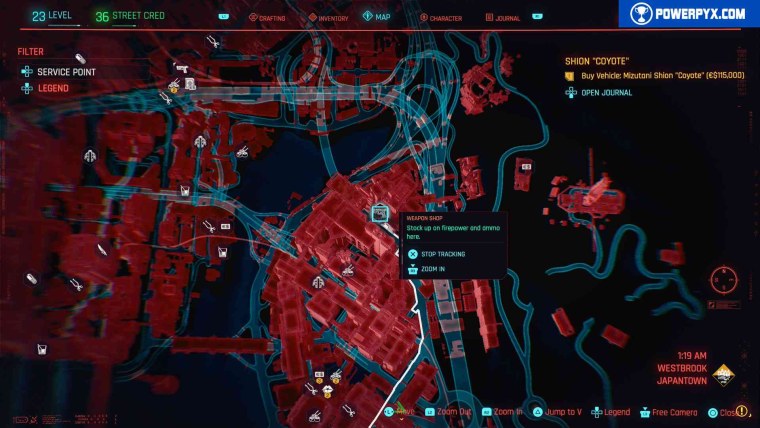This screenshot has height=428, width=760.
Task: Click the PowerPyx.com logo
Action: click(x=689, y=13)
